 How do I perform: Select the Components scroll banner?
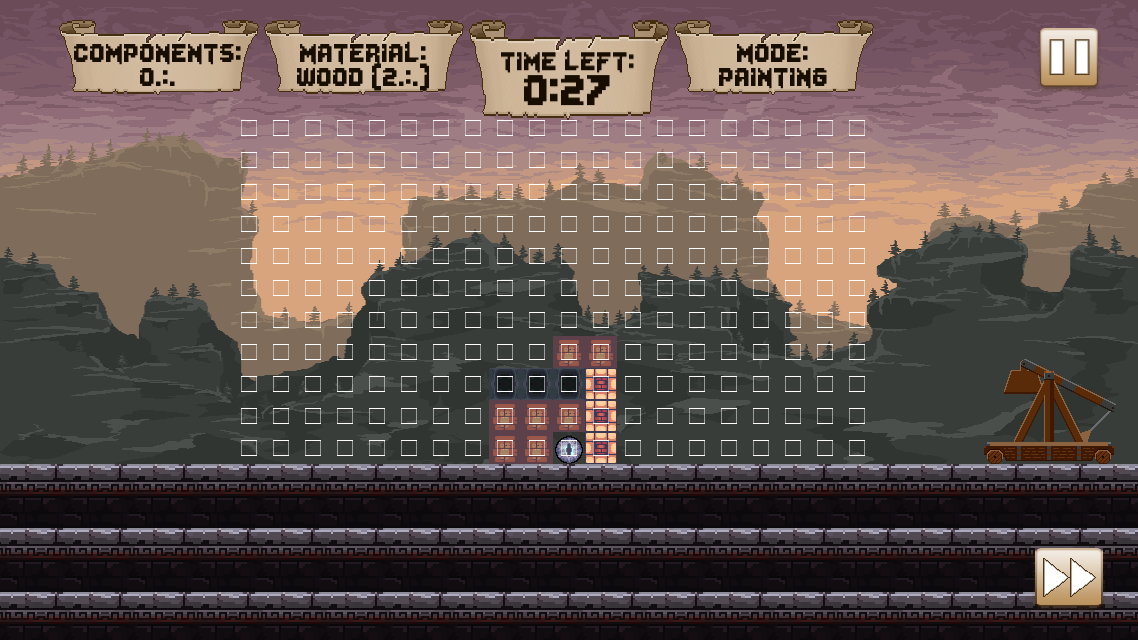pos(158,64)
